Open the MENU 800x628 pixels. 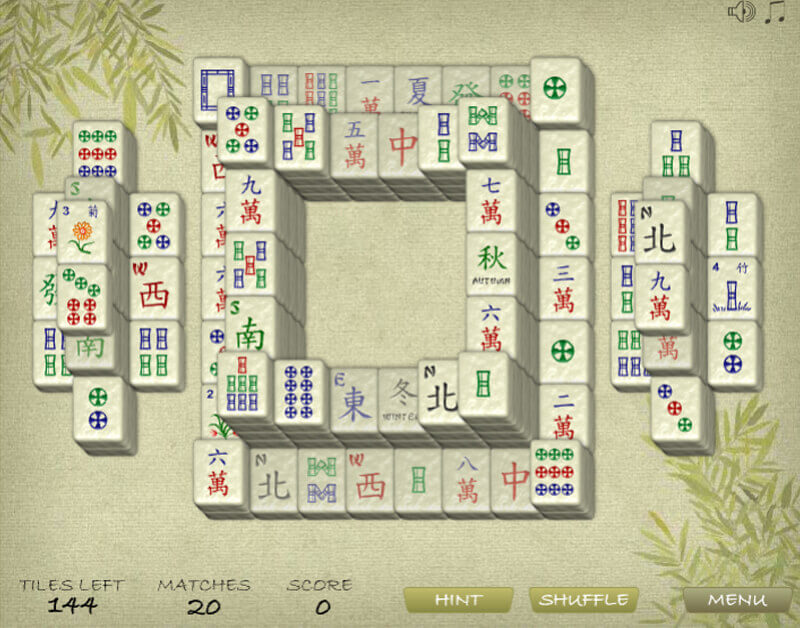[736, 600]
